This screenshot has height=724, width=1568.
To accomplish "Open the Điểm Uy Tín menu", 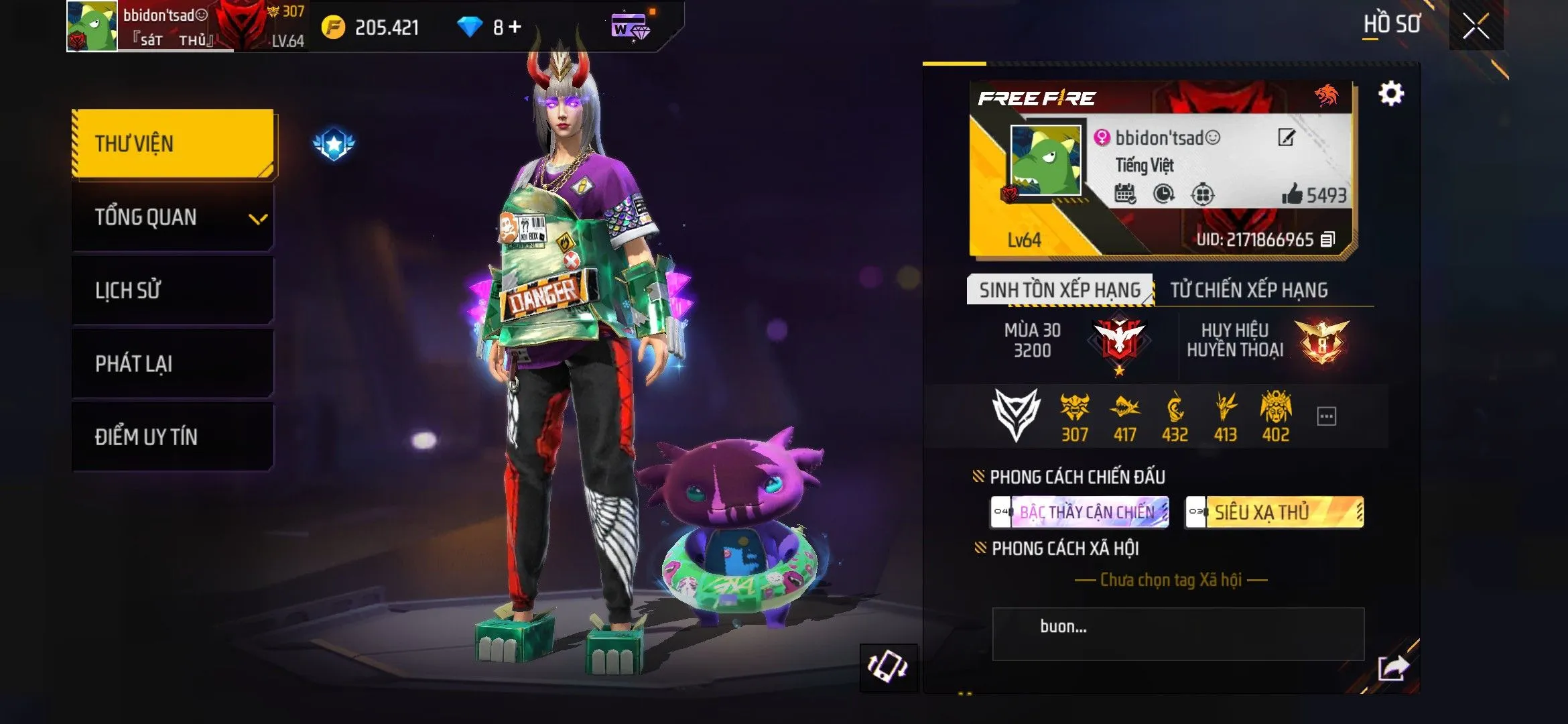I will (173, 436).
